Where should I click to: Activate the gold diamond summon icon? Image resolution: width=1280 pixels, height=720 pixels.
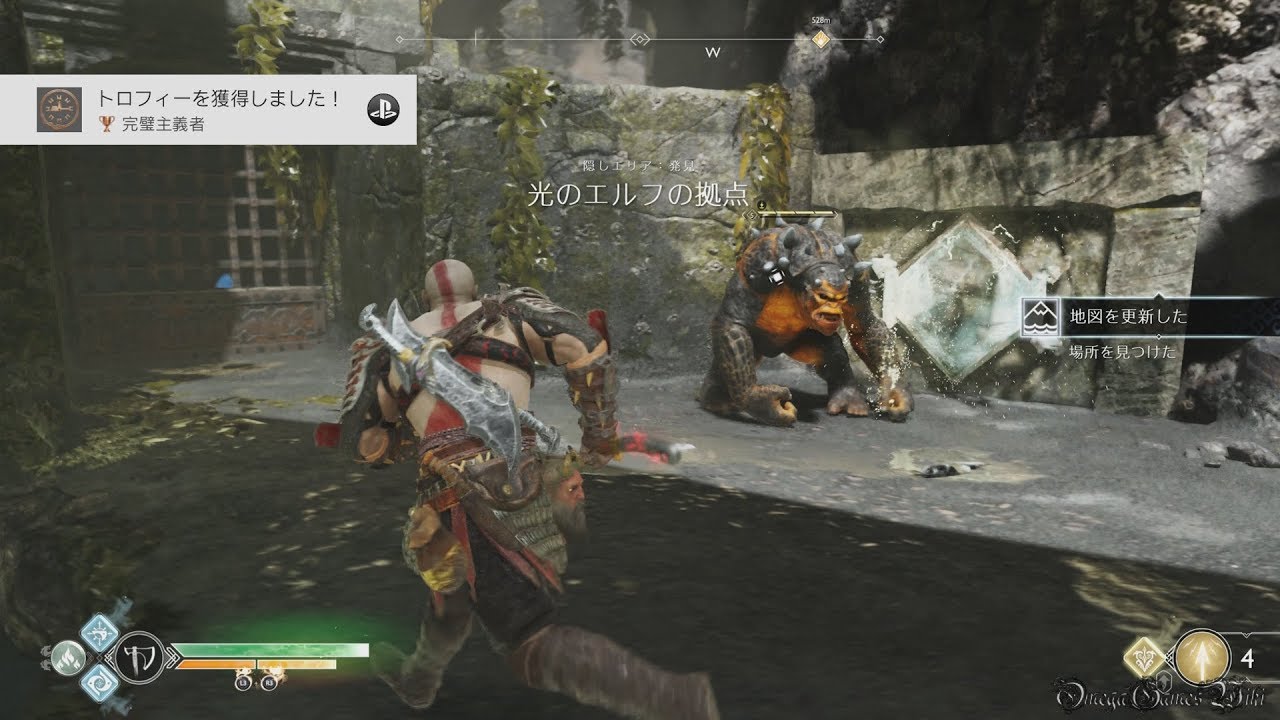(1143, 658)
